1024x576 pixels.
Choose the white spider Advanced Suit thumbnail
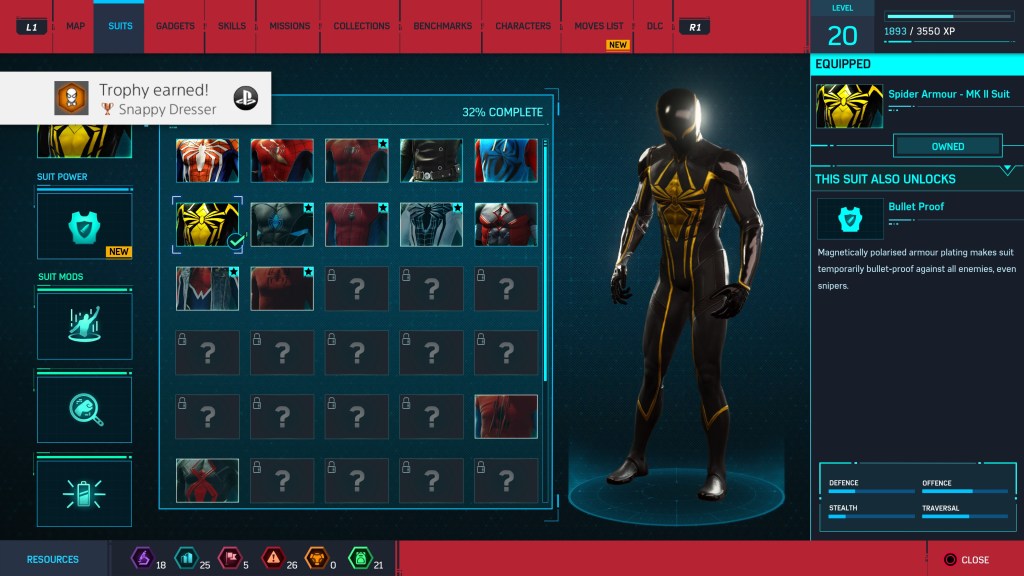[x=207, y=160]
